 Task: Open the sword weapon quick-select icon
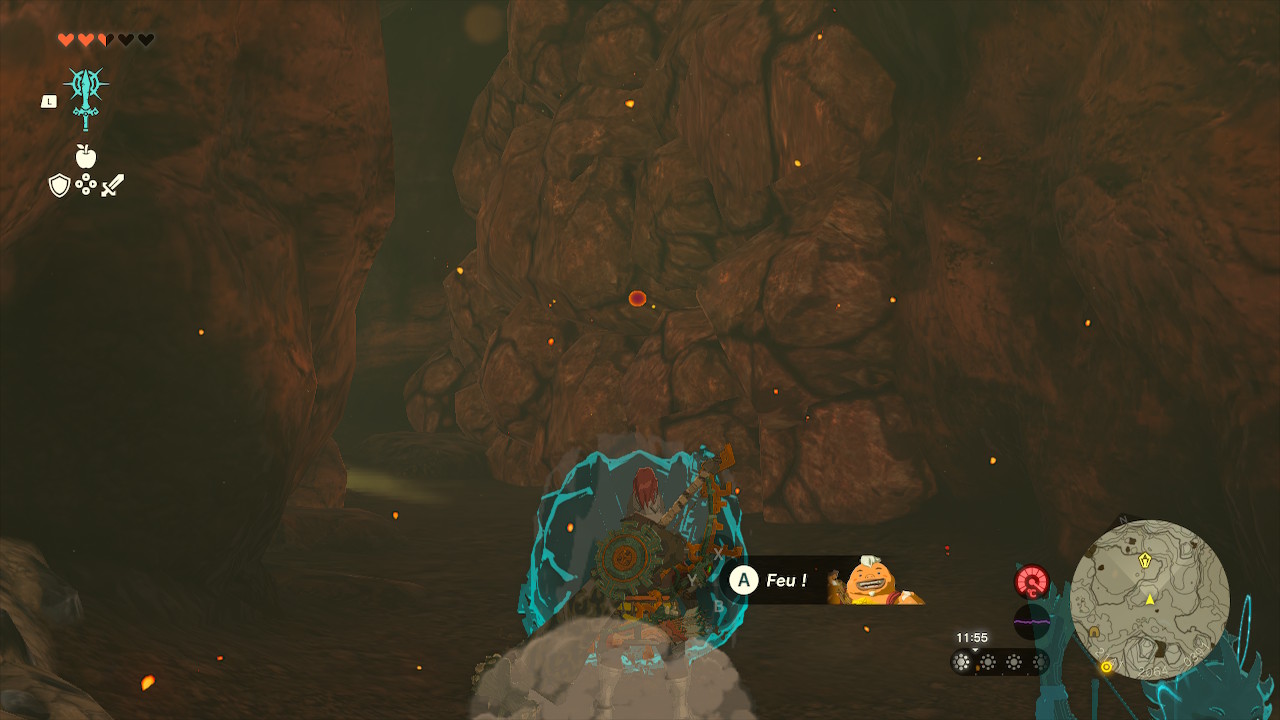(x=112, y=185)
